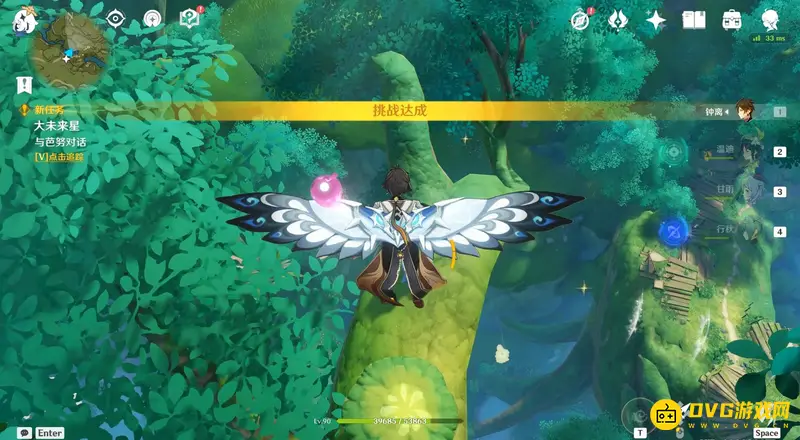Open the adventurer handbook book icon

(694, 19)
